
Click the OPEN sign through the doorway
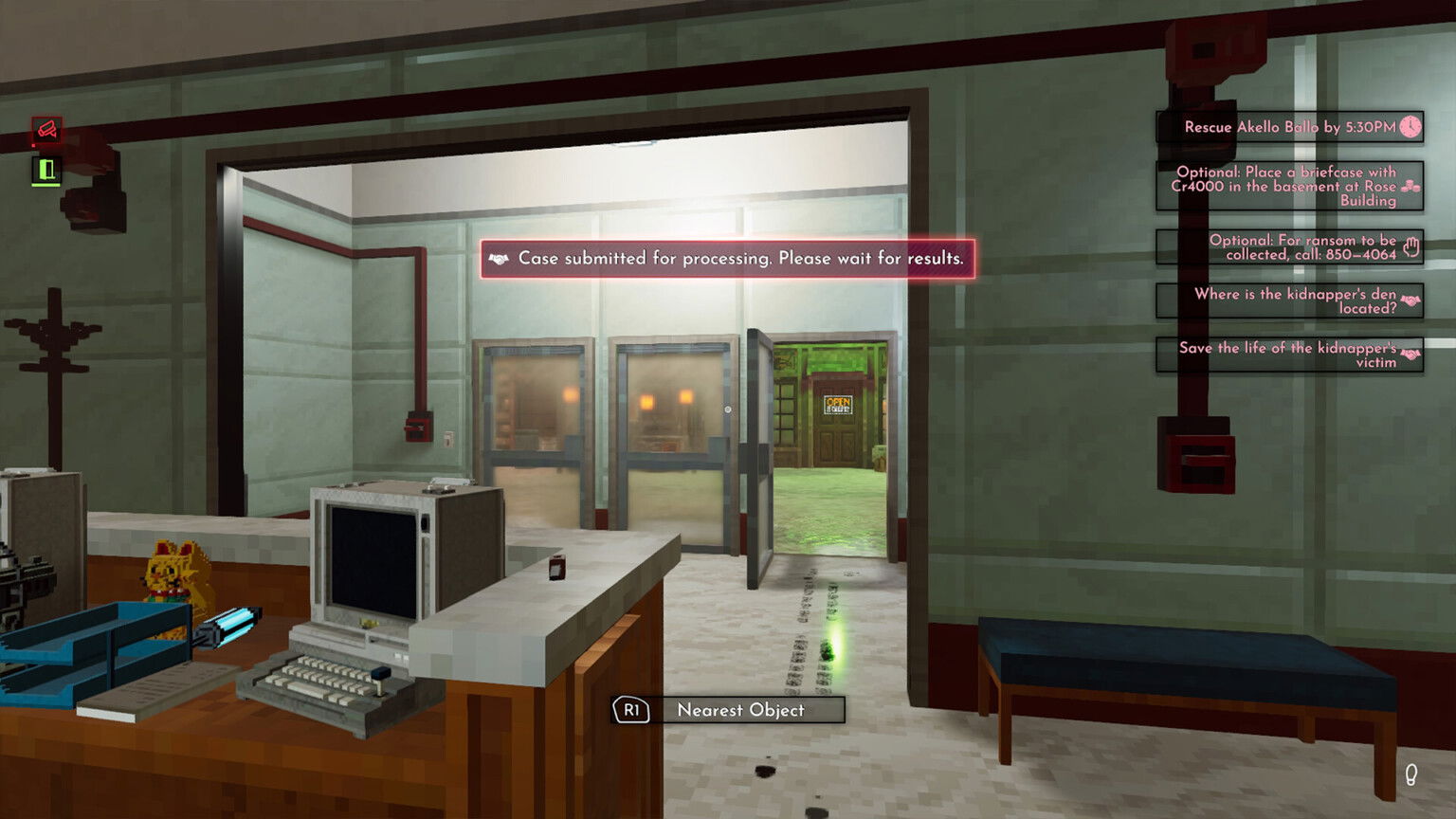tap(840, 405)
